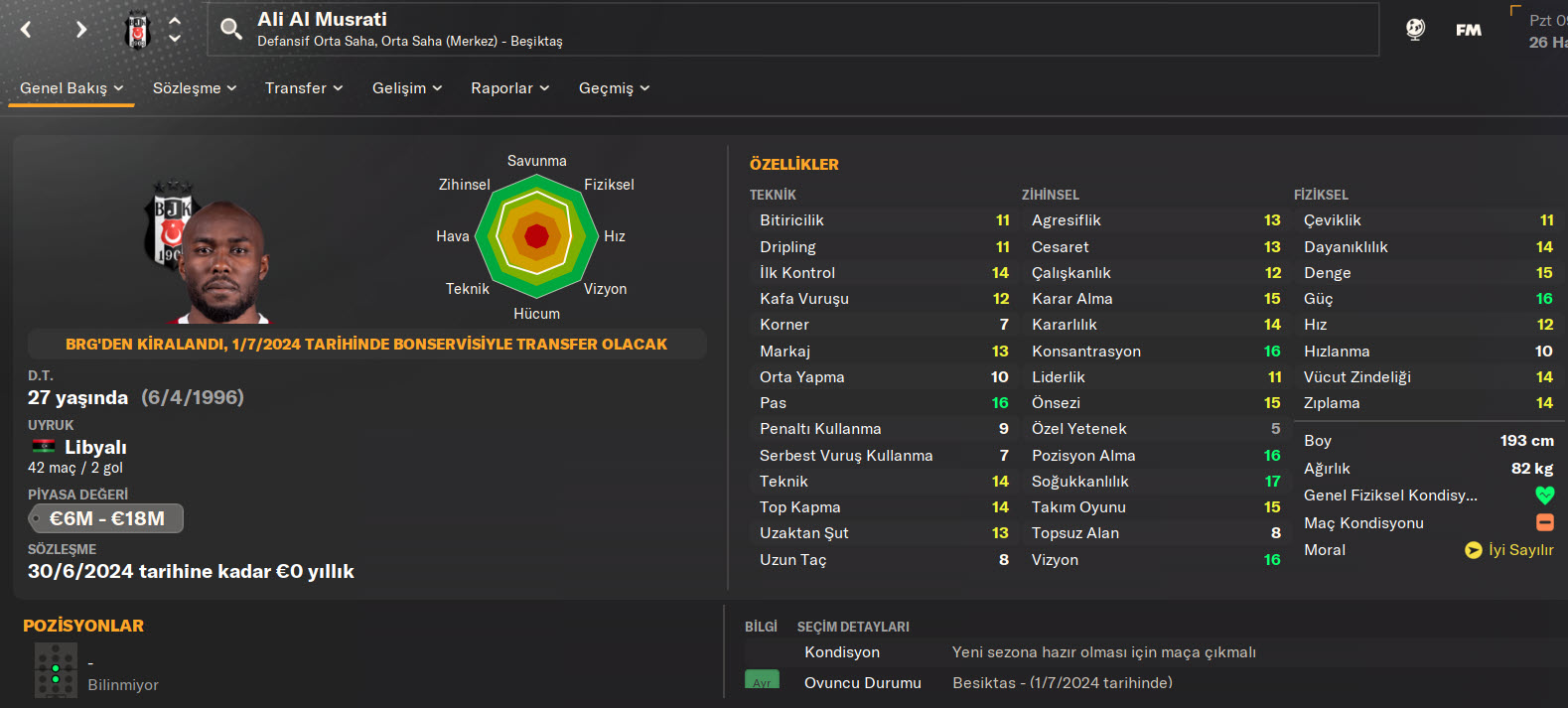Click the next player down chevron
Screen dimensions: 1568x708
pyautogui.click(x=175, y=40)
